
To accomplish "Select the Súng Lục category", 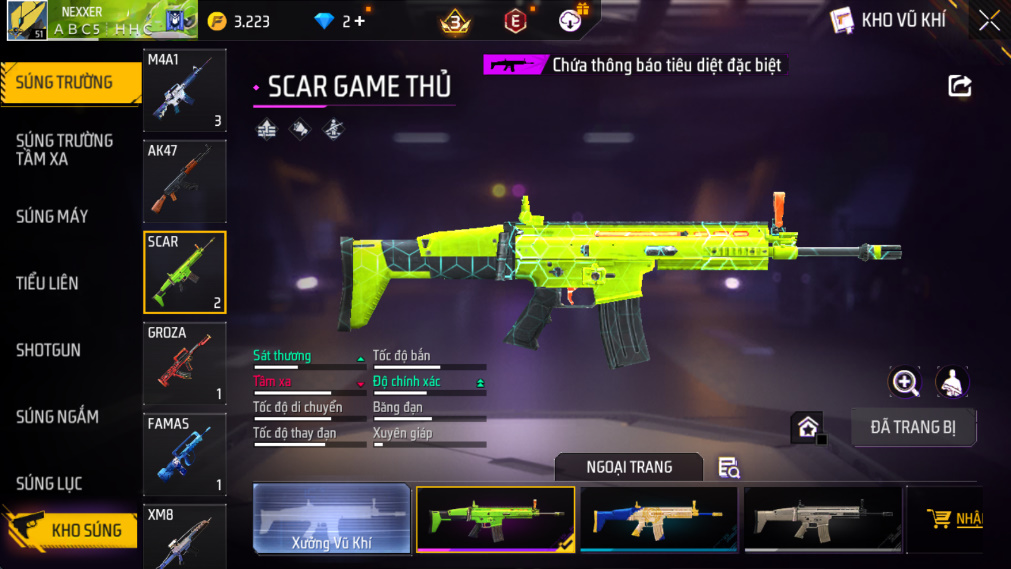I will click(x=49, y=484).
